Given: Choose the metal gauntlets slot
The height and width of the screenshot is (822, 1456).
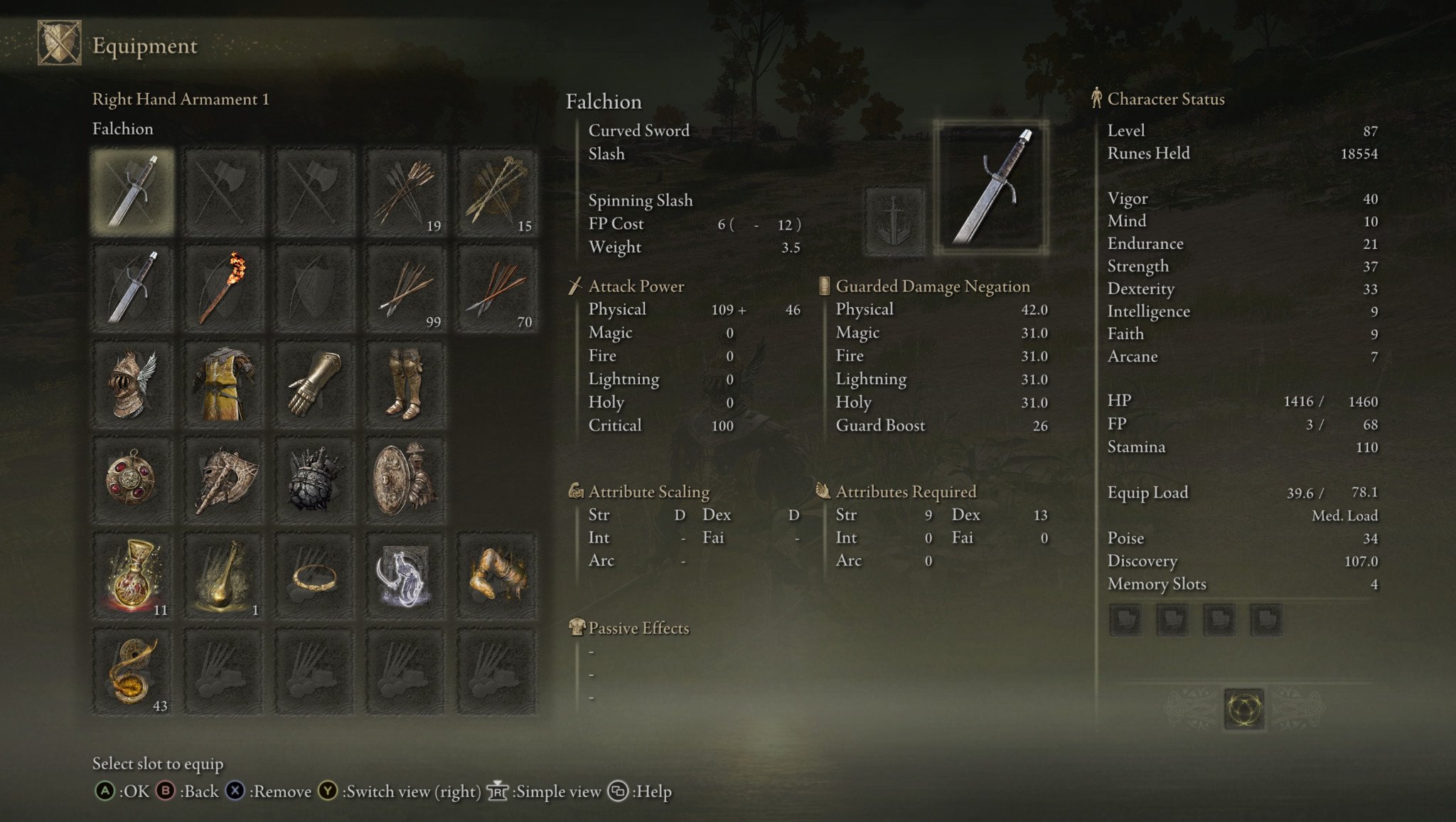Looking at the screenshot, I should pyautogui.click(x=315, y=385).
